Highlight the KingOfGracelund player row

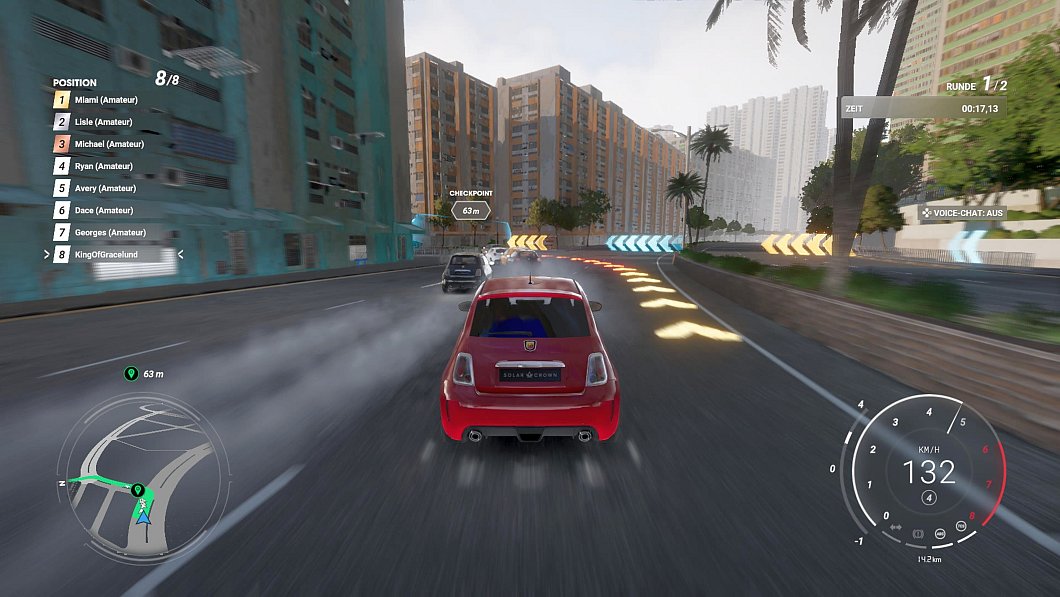point(111,255)
